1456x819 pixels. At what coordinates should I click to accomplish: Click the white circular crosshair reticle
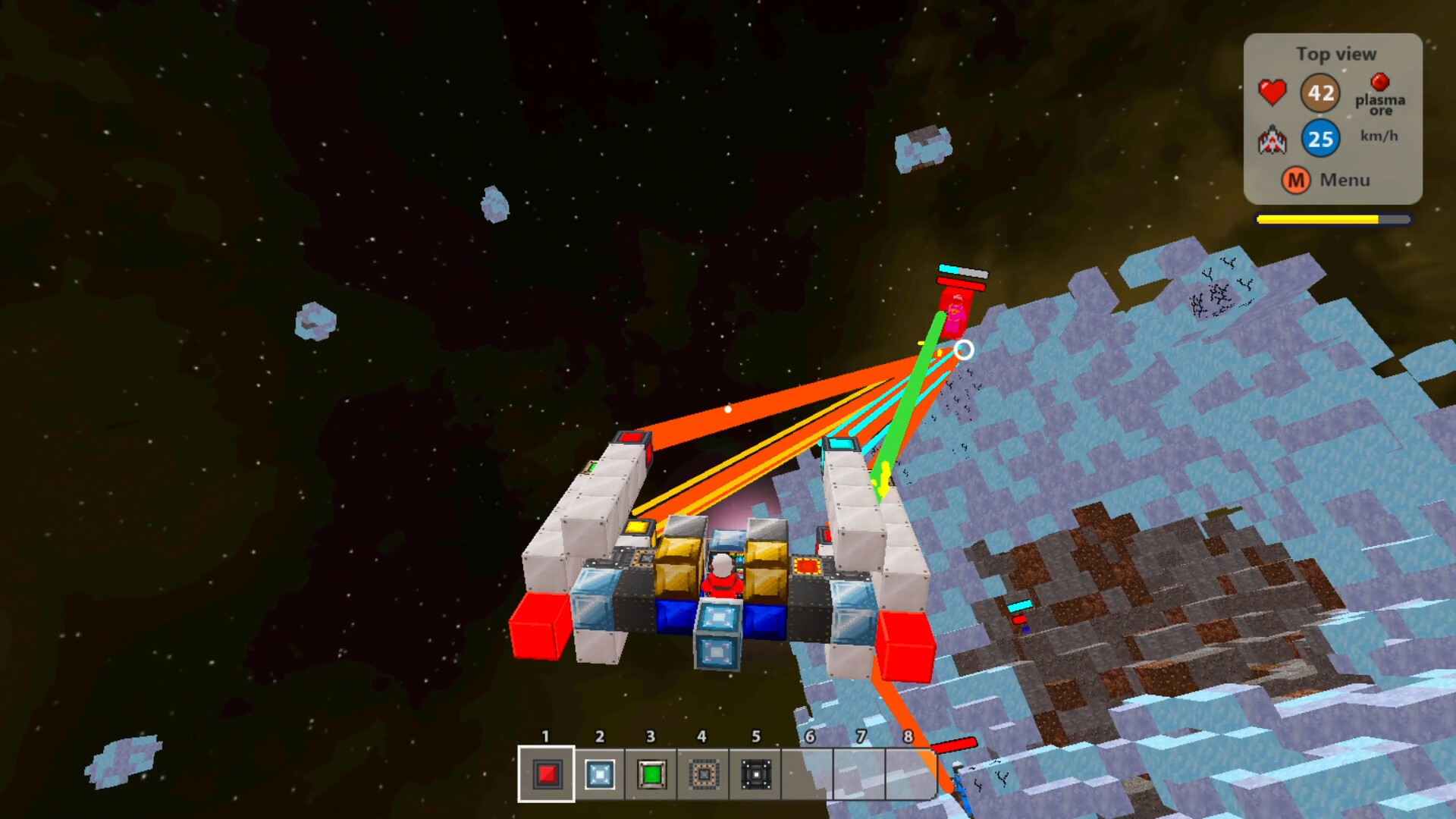(x=965, y=349)
